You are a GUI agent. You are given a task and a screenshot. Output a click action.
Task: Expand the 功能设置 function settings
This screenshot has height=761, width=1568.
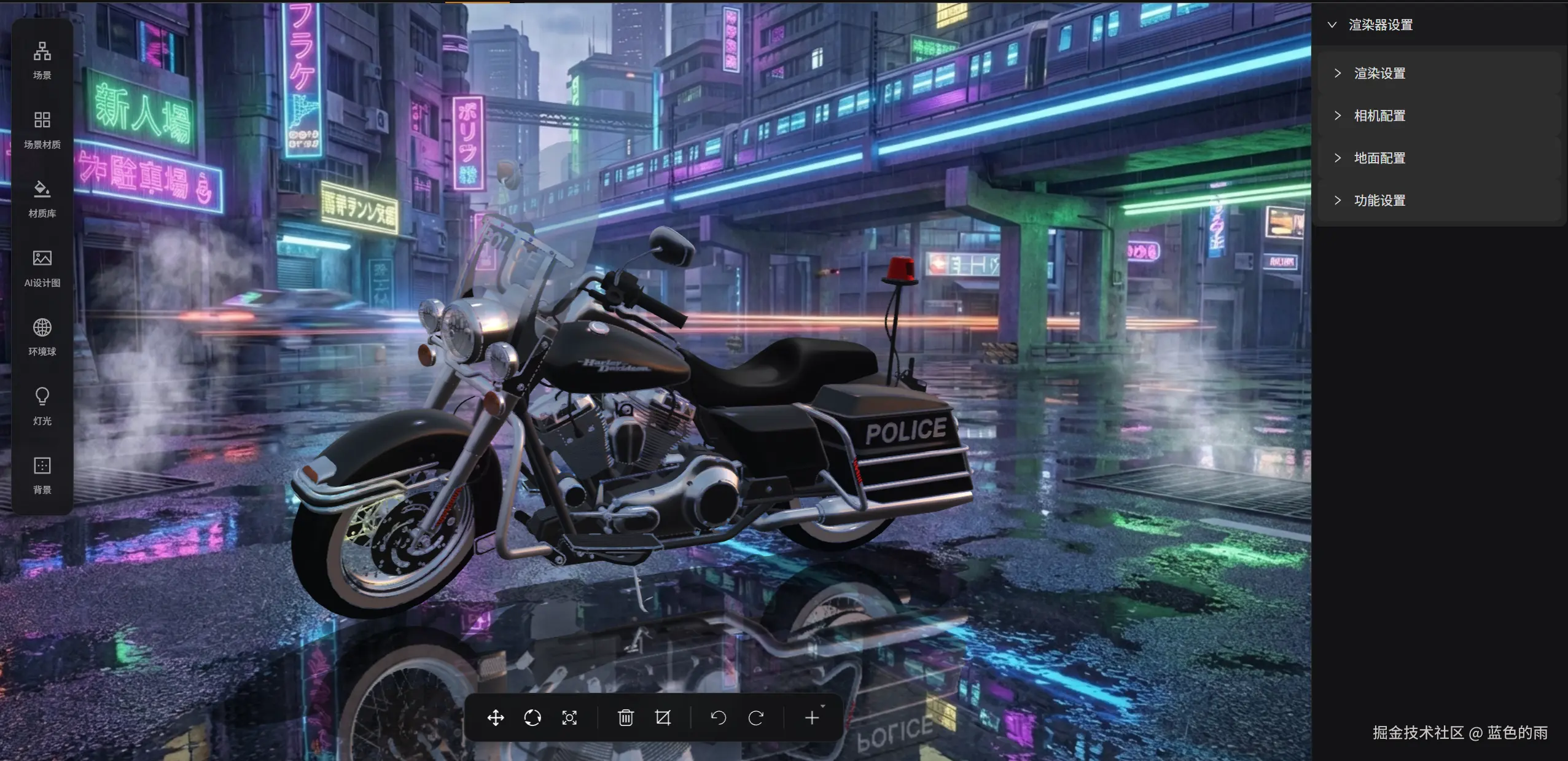click(1379, 201)
